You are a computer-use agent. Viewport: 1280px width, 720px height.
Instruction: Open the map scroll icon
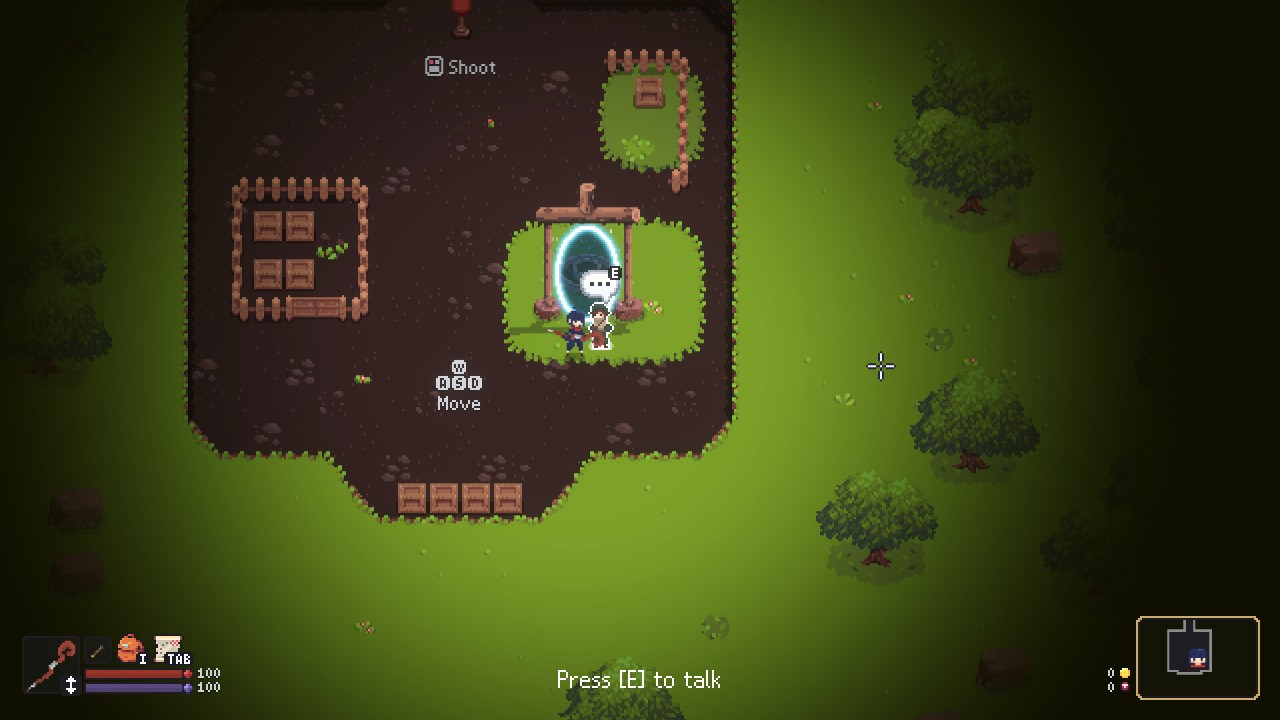coord(167,648)
